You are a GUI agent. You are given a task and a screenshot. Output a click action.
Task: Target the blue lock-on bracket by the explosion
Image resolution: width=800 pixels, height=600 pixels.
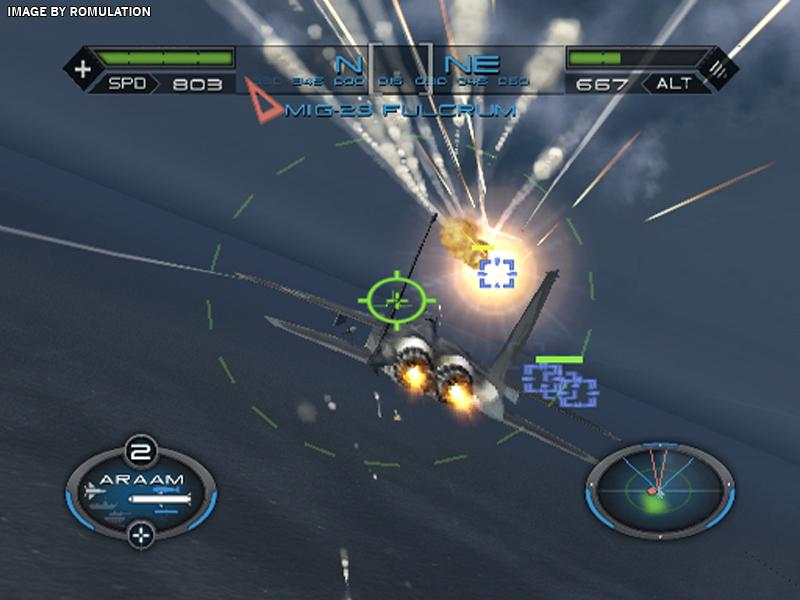pos(497,272)
